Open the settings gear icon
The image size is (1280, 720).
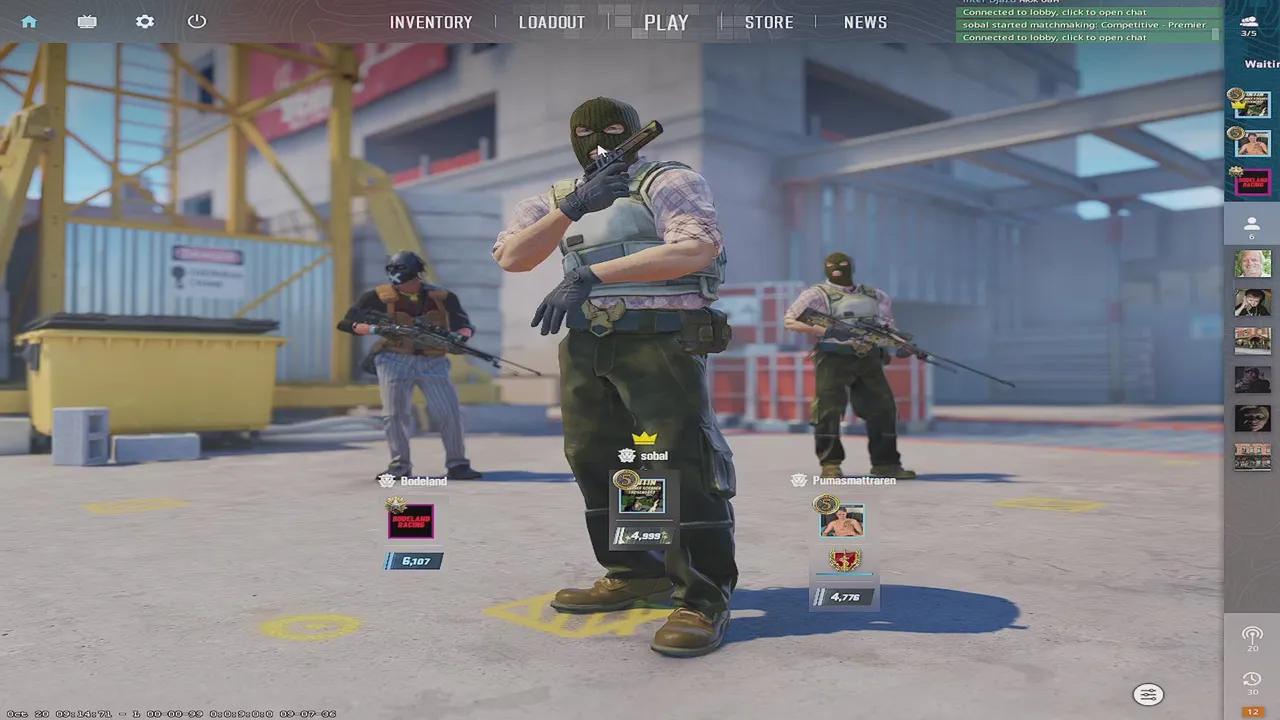144,21
